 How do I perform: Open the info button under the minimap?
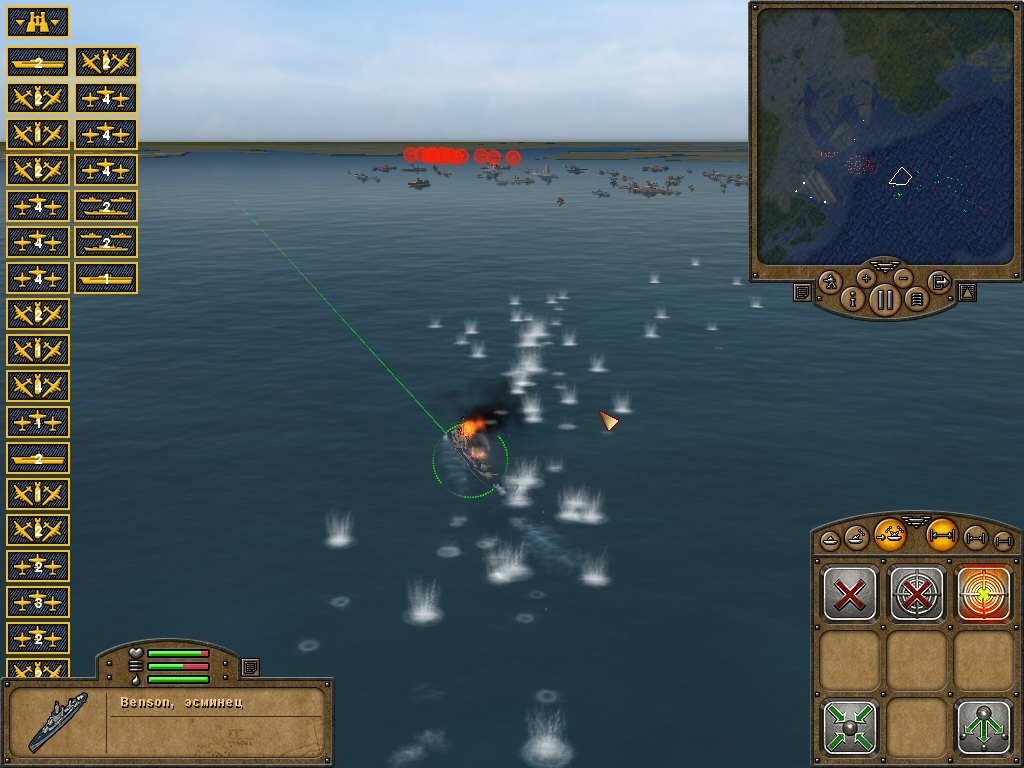click(x=853, y=298)
